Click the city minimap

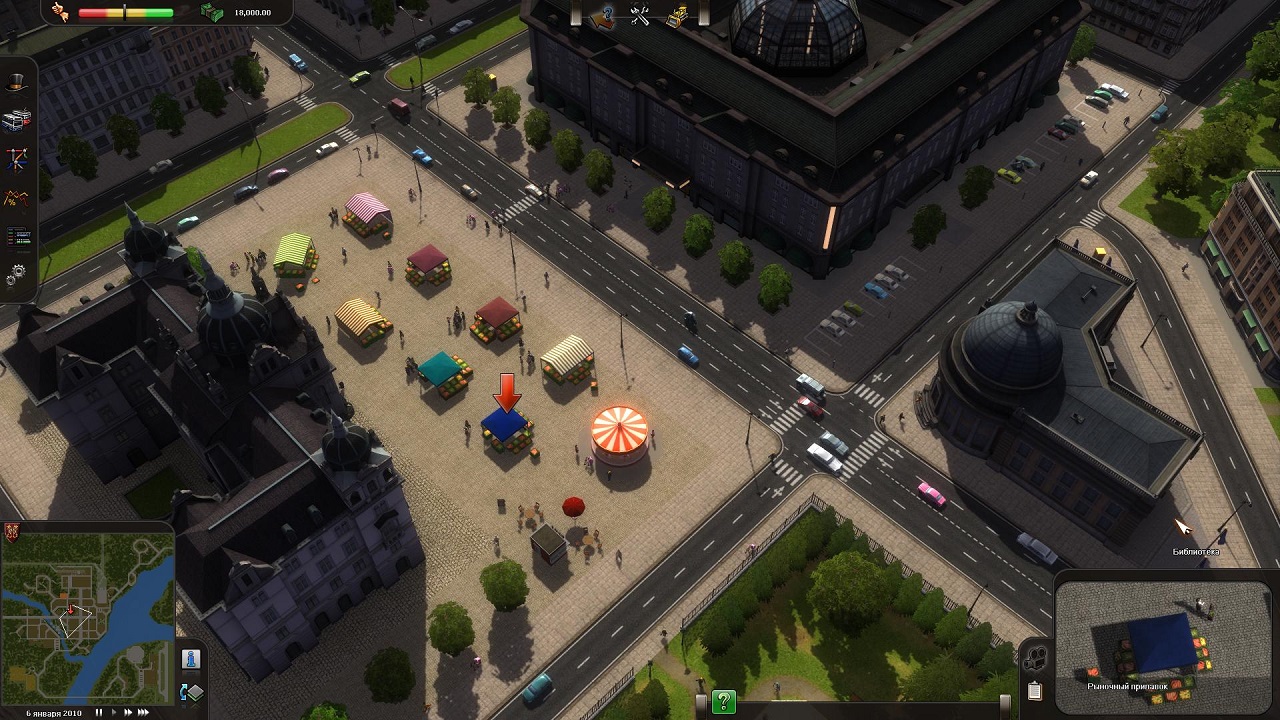(x=88, y=618)
